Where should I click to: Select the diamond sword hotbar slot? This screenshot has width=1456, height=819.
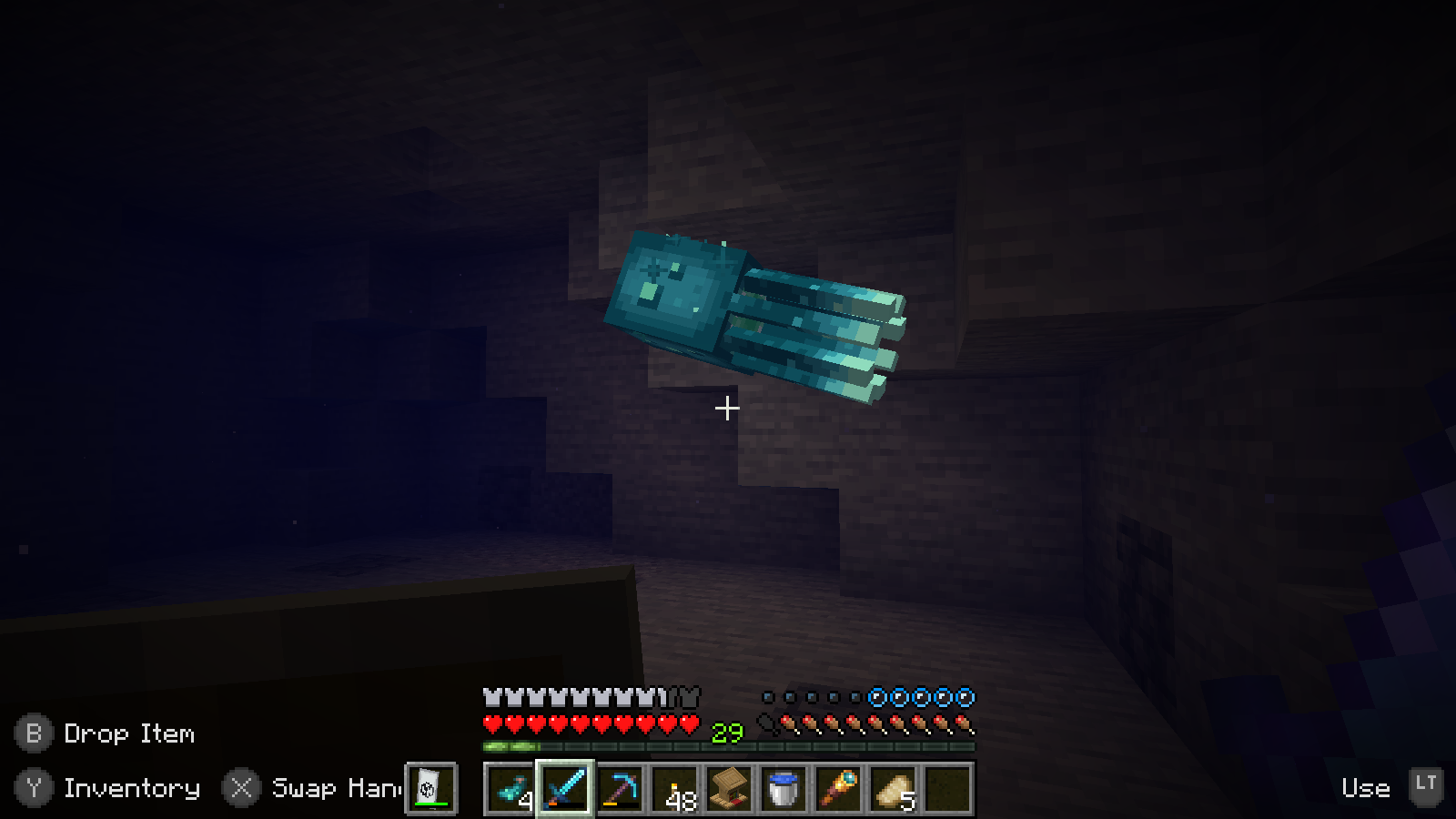pyautogui.click(x=564, y=789)
